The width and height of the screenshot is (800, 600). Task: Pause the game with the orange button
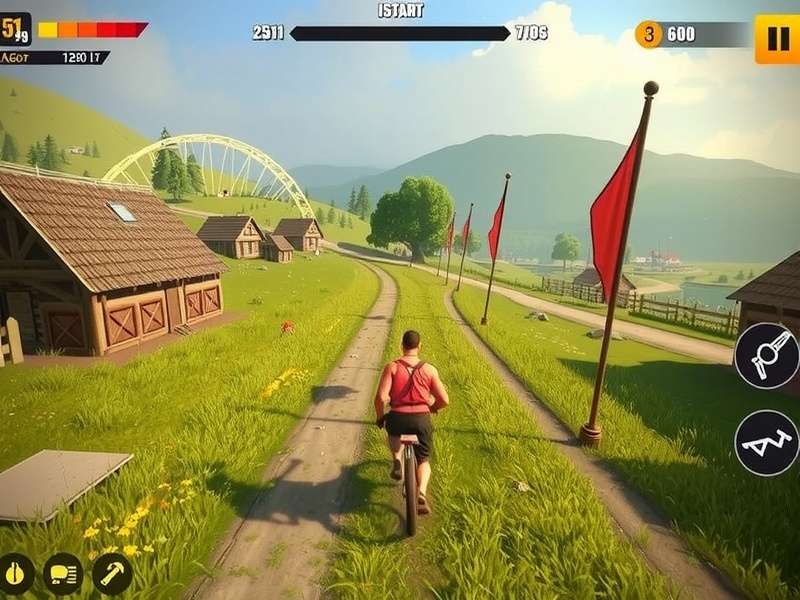coord(776,39)
